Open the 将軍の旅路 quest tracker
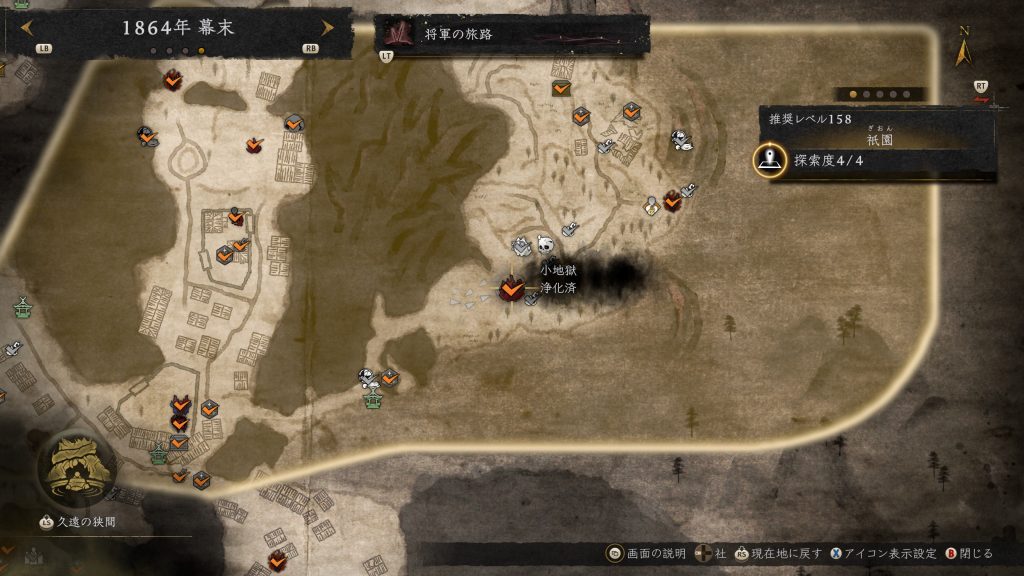Image resolution: width=1024 pixels, height=576 pixels. (x=512, y=34)
